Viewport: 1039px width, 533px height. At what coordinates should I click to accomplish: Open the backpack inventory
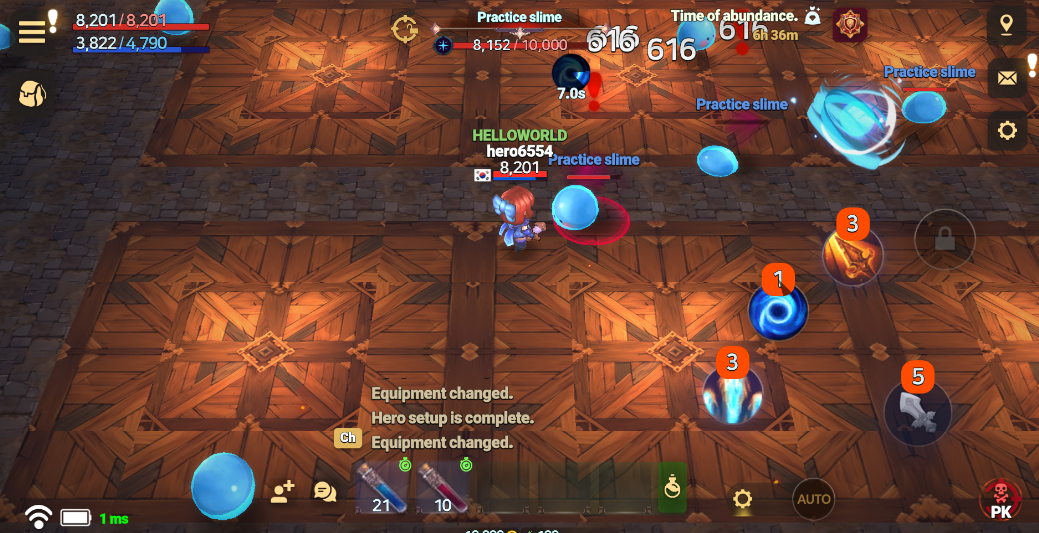[x=32, y=94]
